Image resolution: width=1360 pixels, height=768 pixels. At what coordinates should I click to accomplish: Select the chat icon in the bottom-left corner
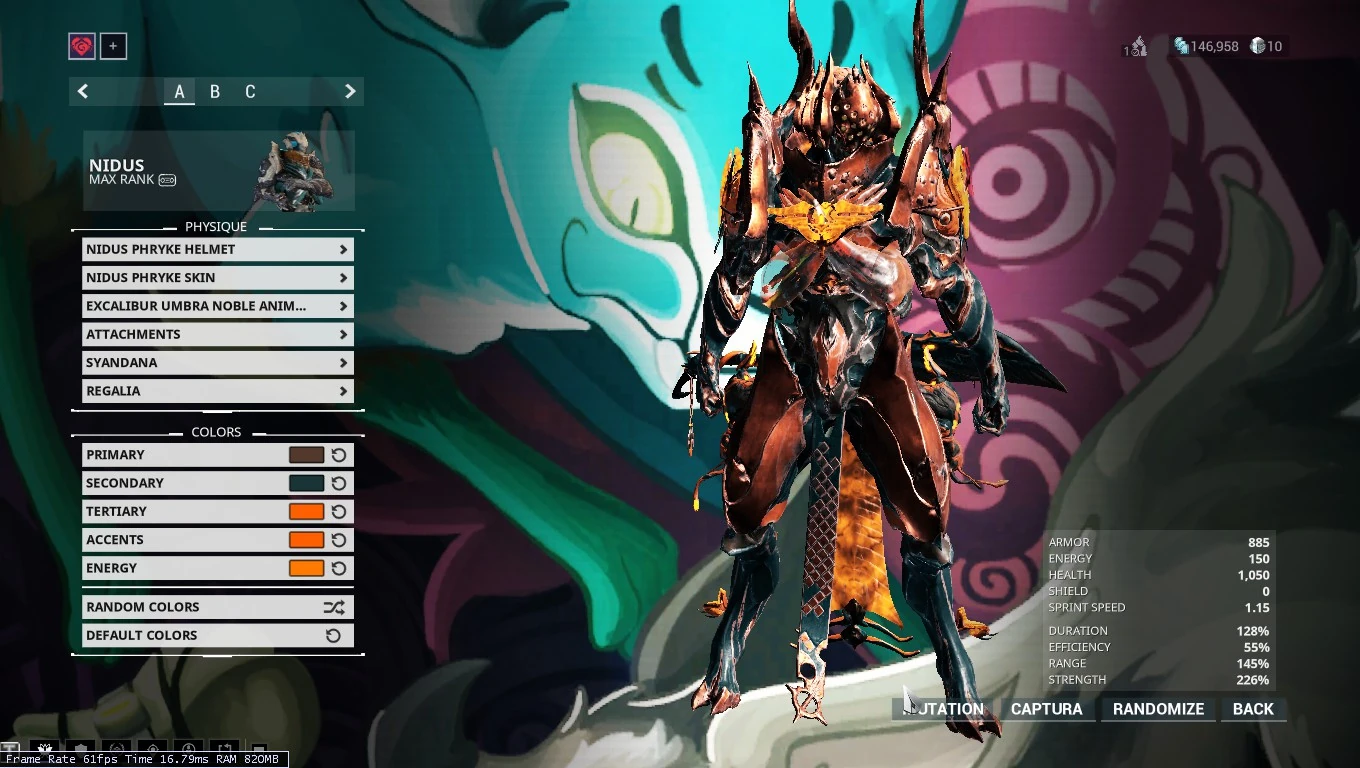pyautogui.click(x=10, y=748)
